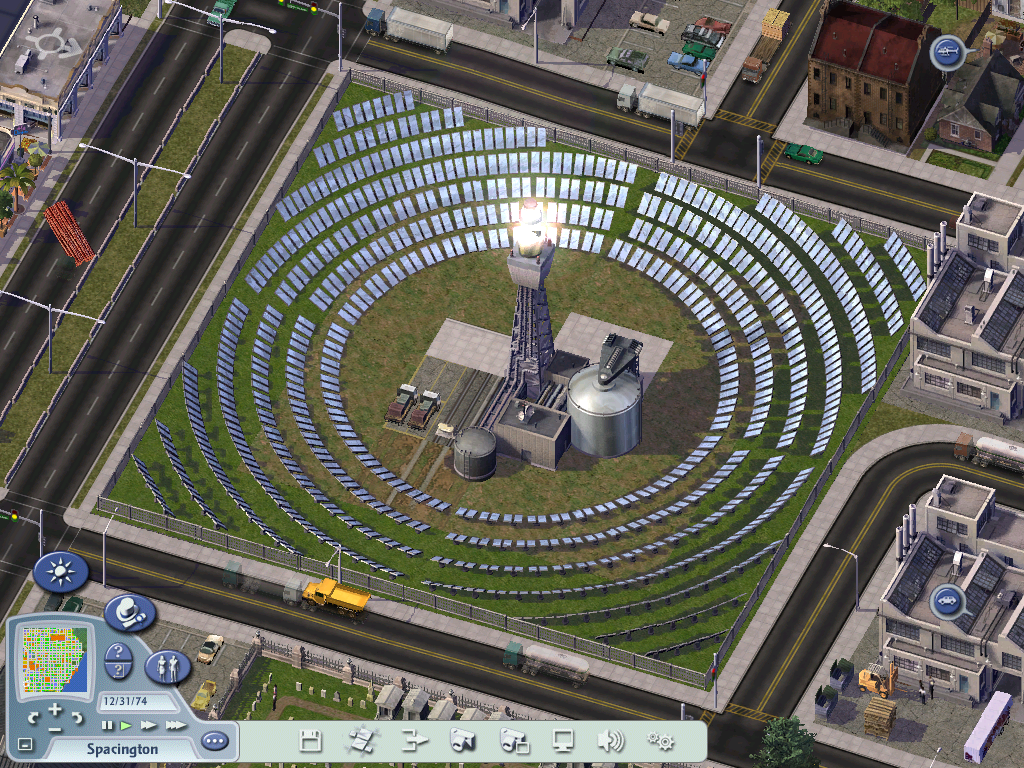Set simulation to triple-arrow fastest speed
The width and height of the screenshot is (1024, 768).
[x=176, y=725]
